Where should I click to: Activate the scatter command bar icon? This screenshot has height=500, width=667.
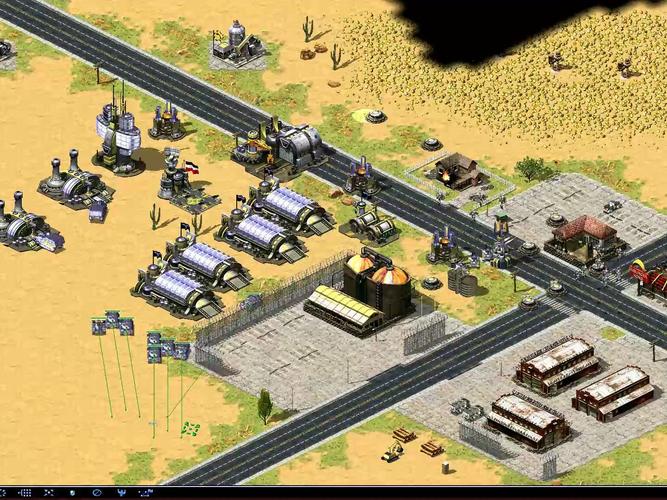[48, 493]
